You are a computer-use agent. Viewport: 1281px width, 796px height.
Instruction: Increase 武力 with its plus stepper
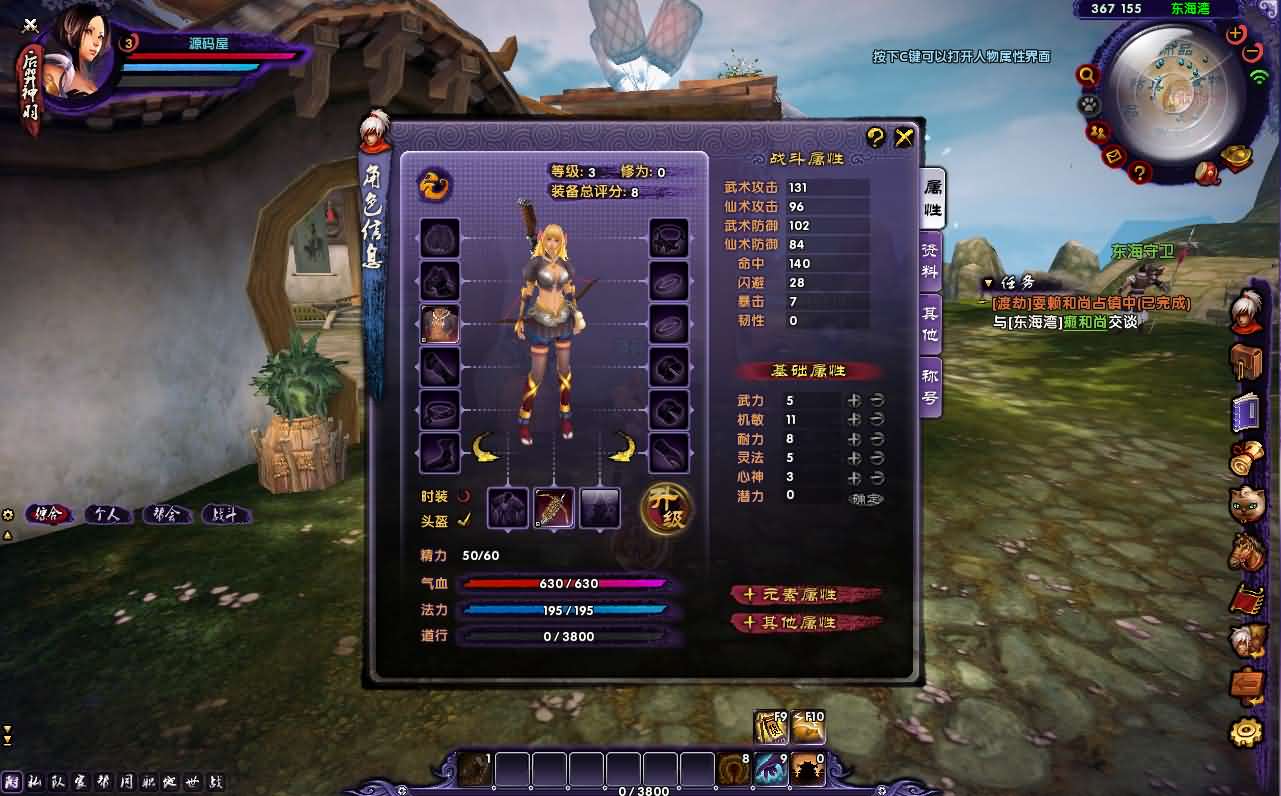(855, 401)
